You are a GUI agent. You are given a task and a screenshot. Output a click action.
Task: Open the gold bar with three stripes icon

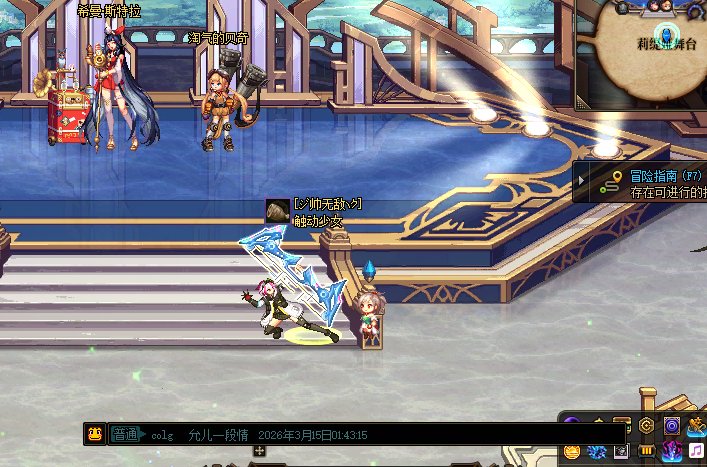(x=646, y=452)
